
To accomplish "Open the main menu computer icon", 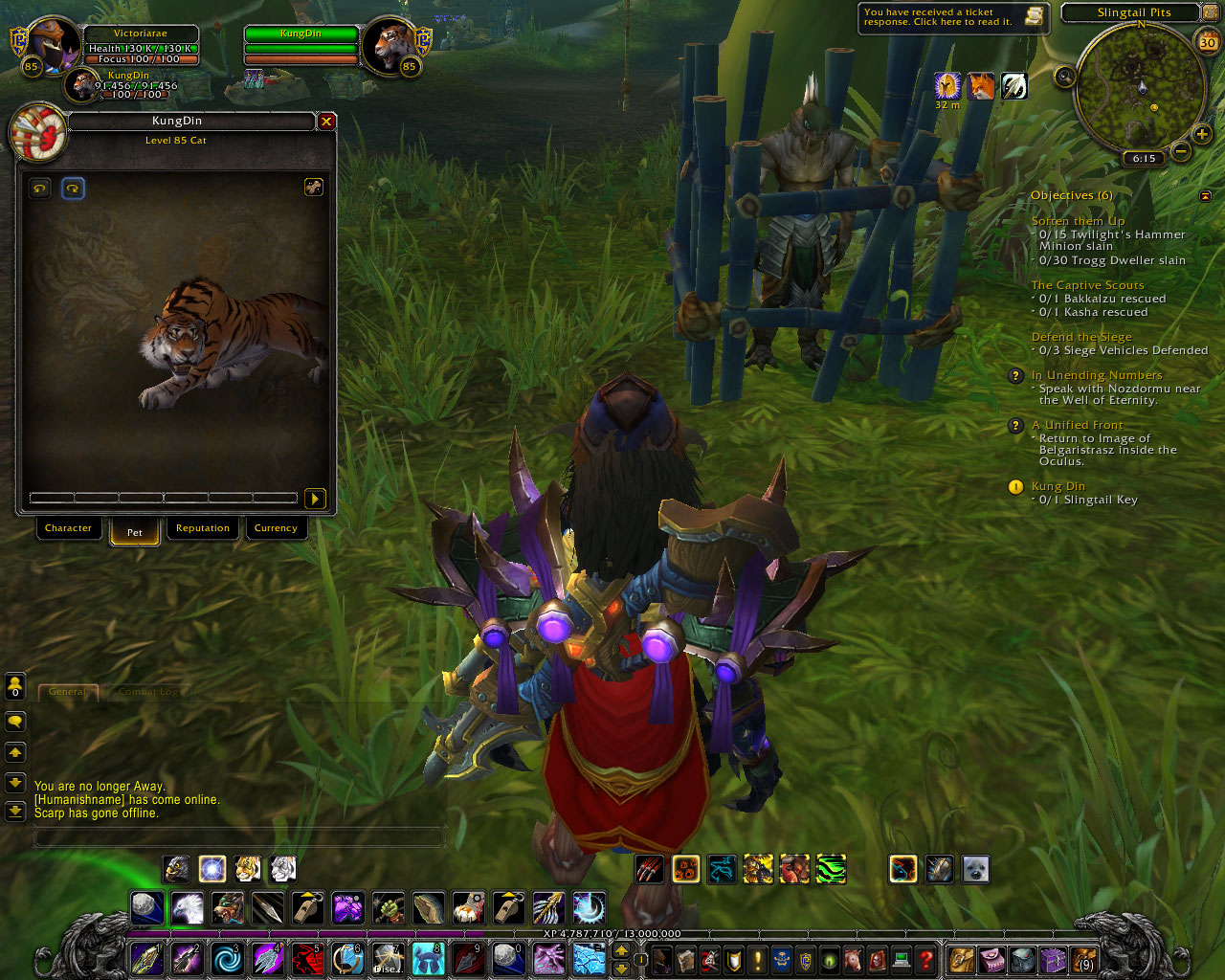I will [900, 960].
